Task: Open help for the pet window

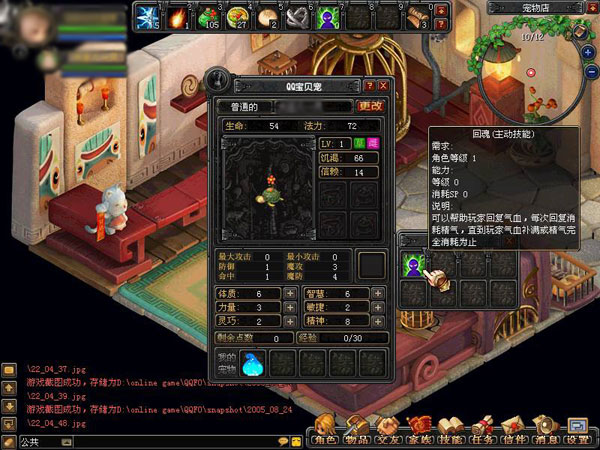Action: tap(370, 86)
